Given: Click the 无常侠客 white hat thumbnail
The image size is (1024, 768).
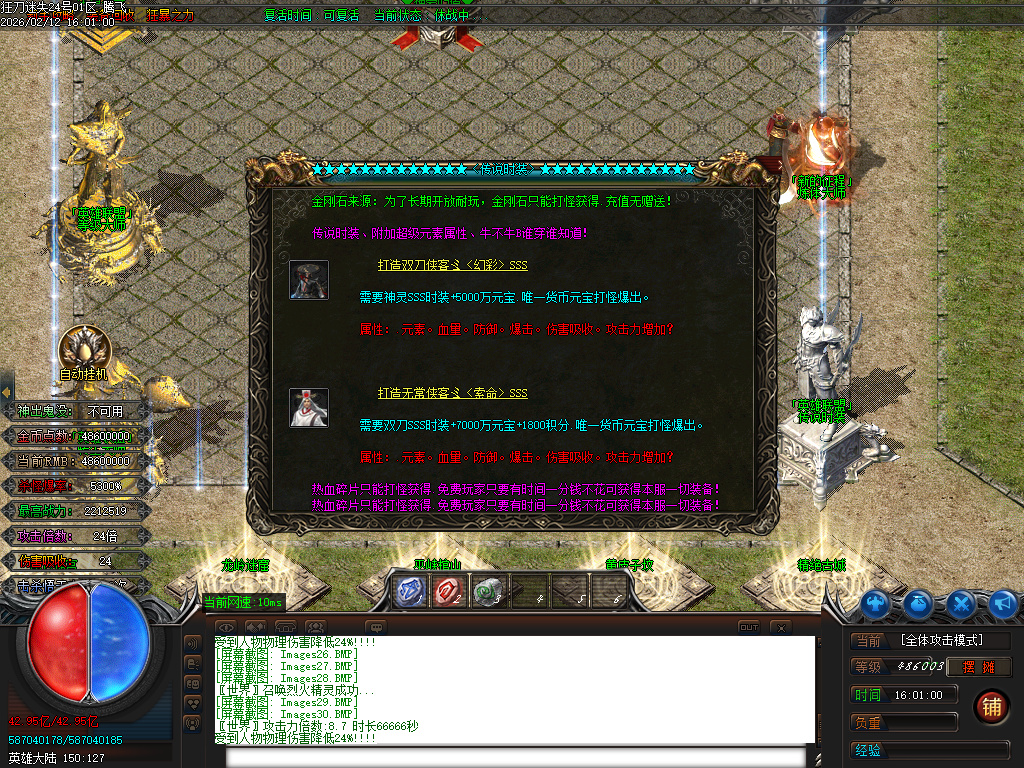Looking at the screenshot, I should 309,408.
